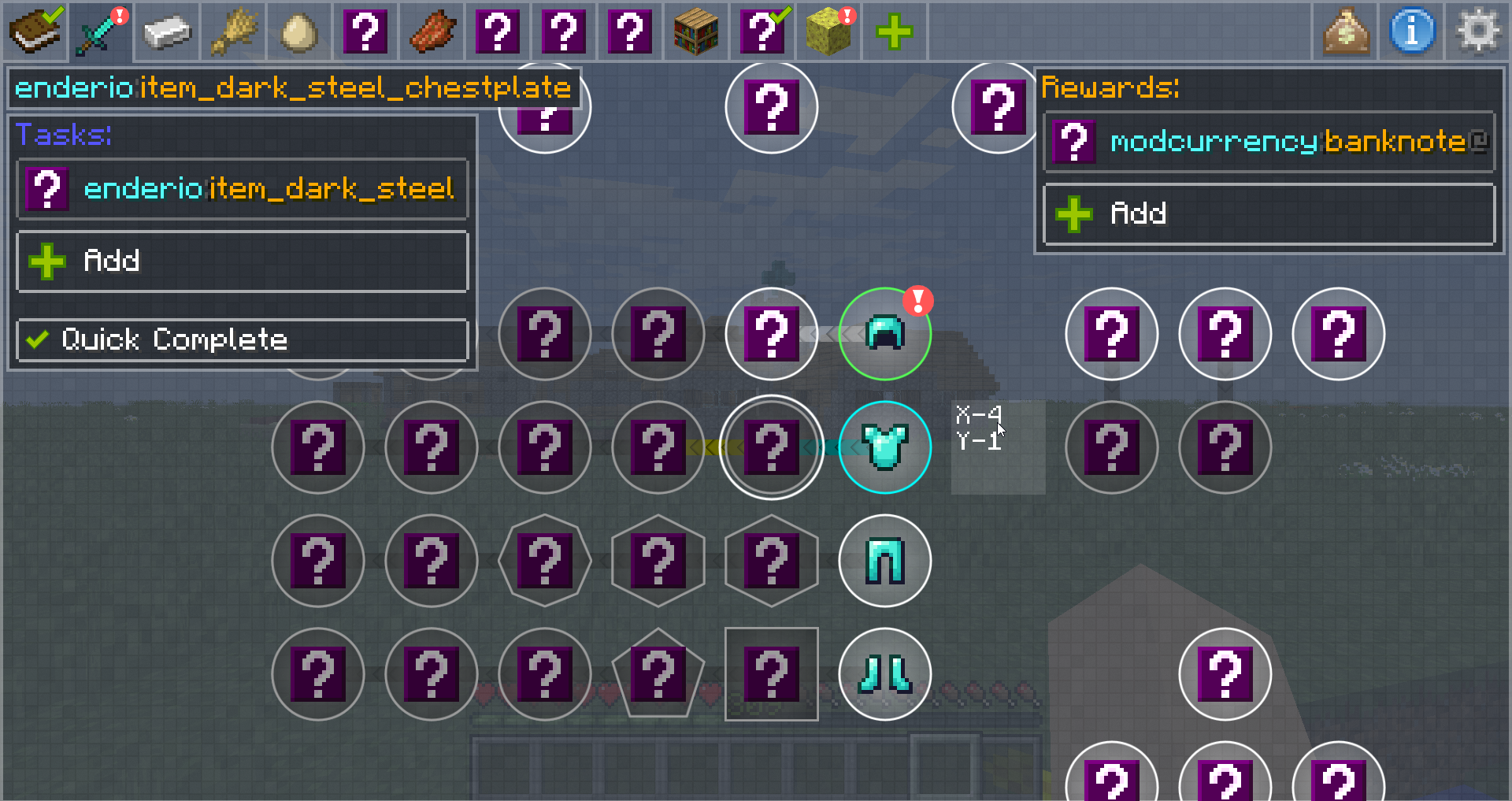
Task: Add a new chapter with green plus
Action: [x=895, y=32]
